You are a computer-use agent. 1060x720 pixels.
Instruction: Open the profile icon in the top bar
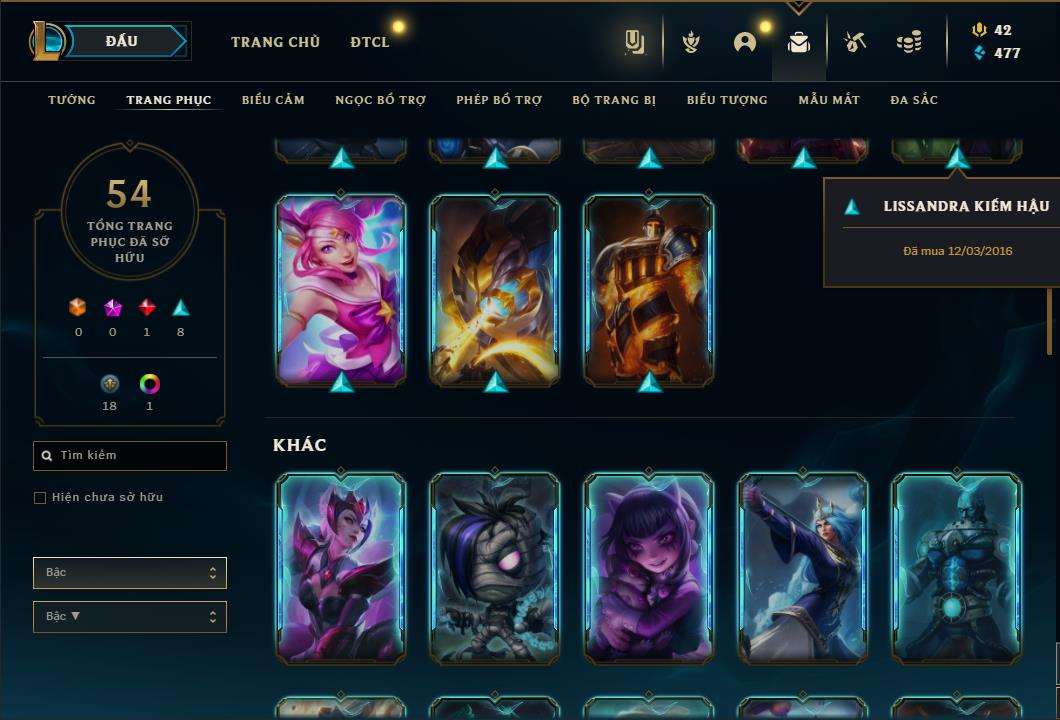coord(745,42)
